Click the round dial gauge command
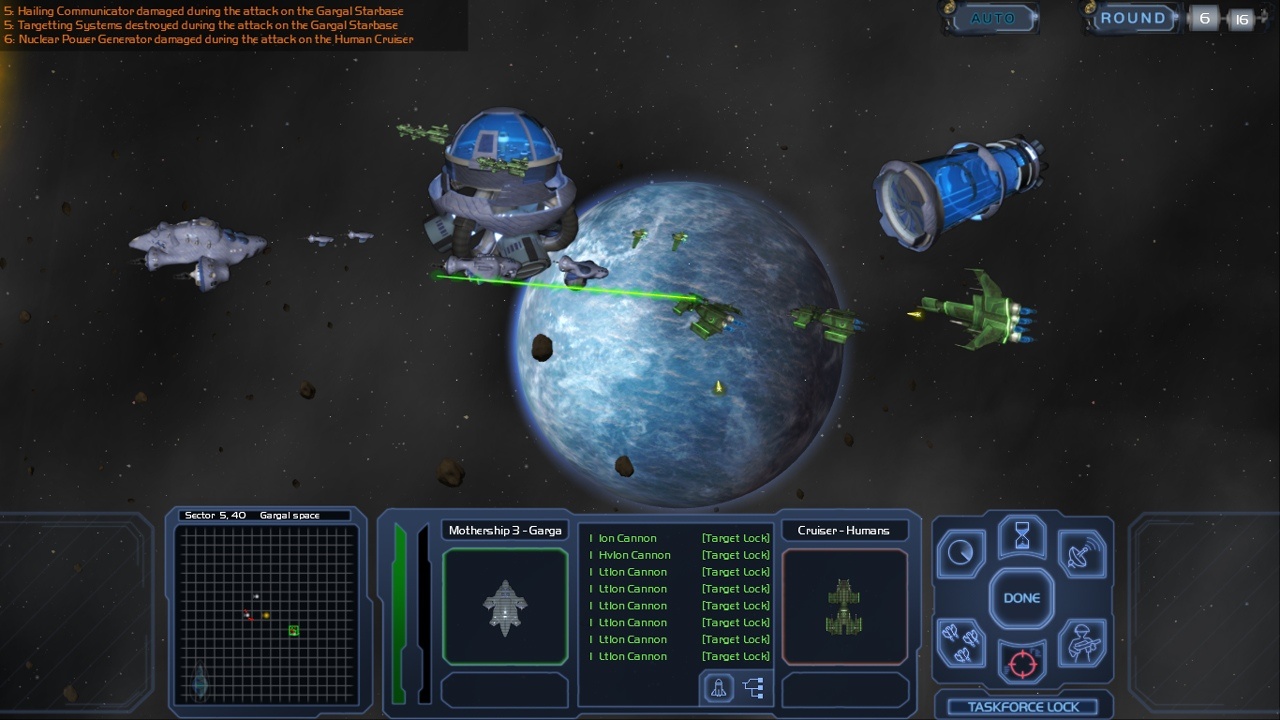 pos(962,553)
